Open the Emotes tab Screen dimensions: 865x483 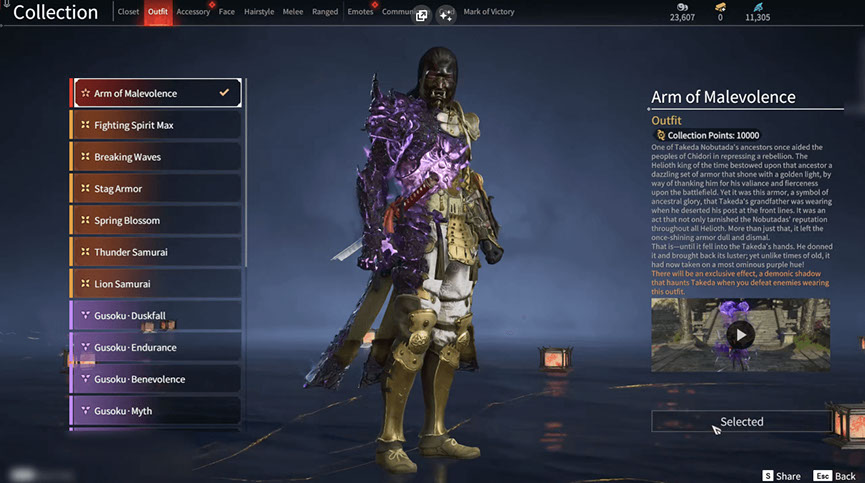pyautogui.click(x=358, y=12)
